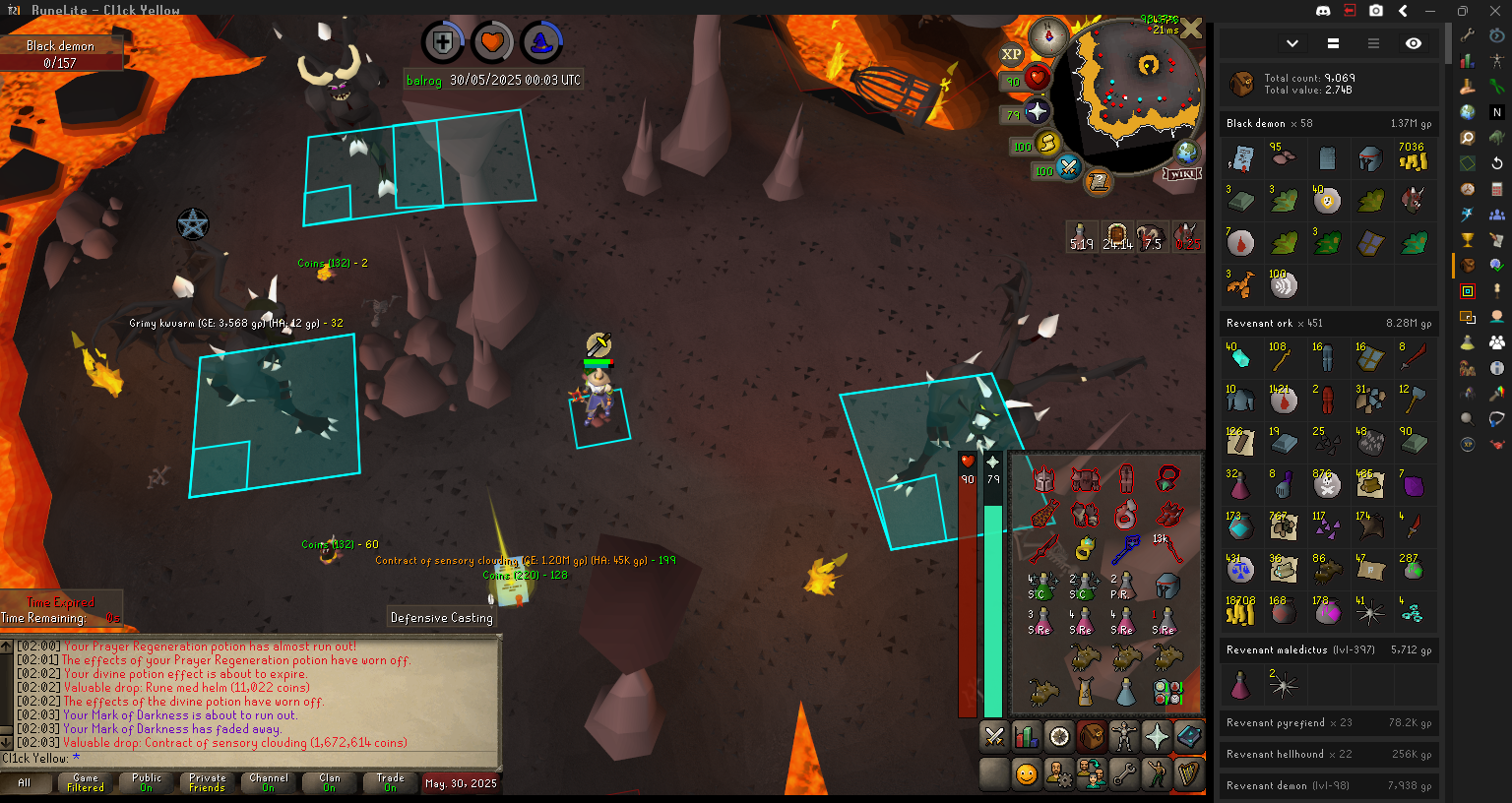Click the compass to face north
Image resolution: width=1512 pixels, height=803 pixels.
1047,38
